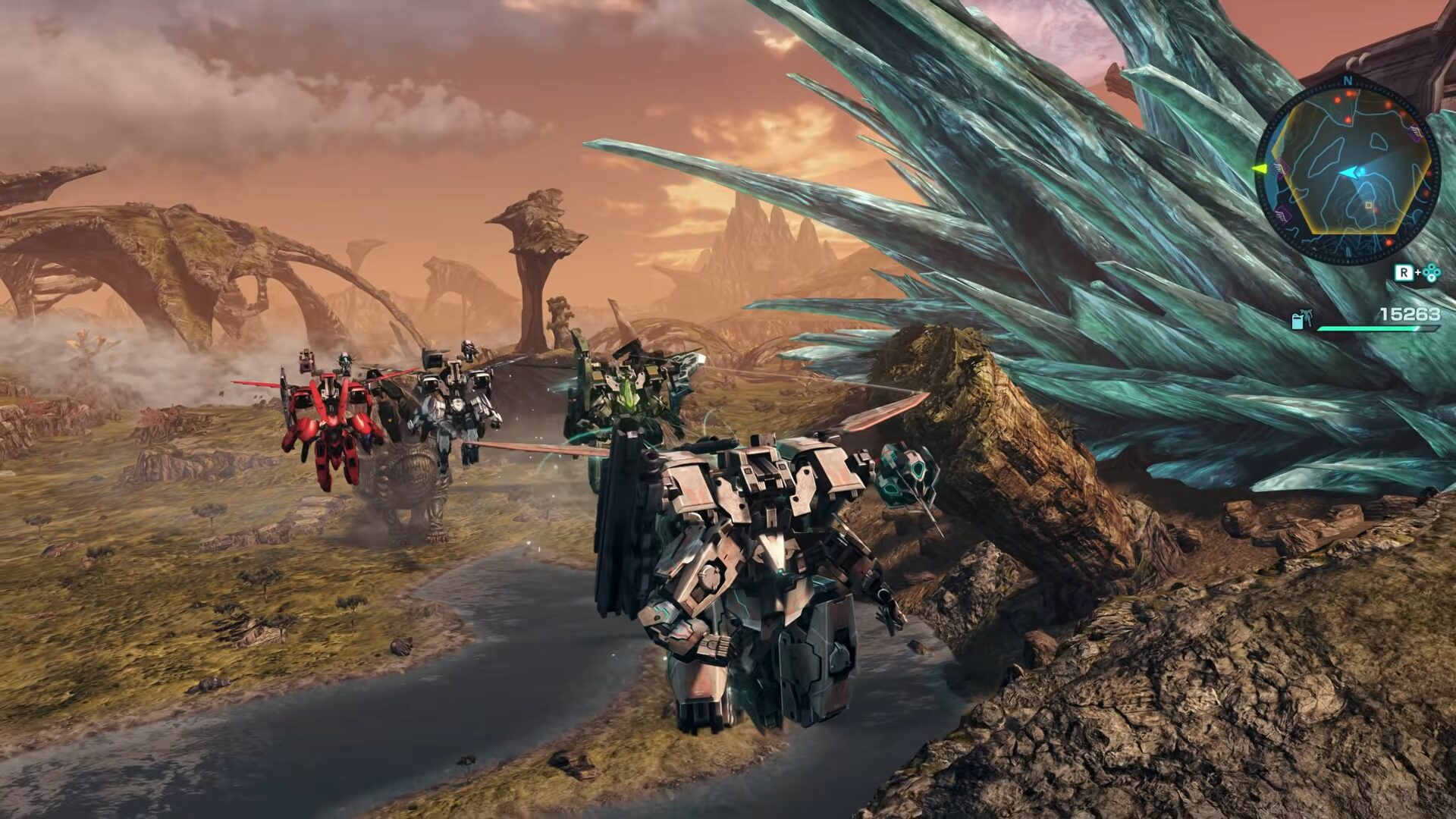Click the yellow square objective marker on the minimap
Image resolution: width=1456 pixels, height=819 pixels.
pos(1368,205)
